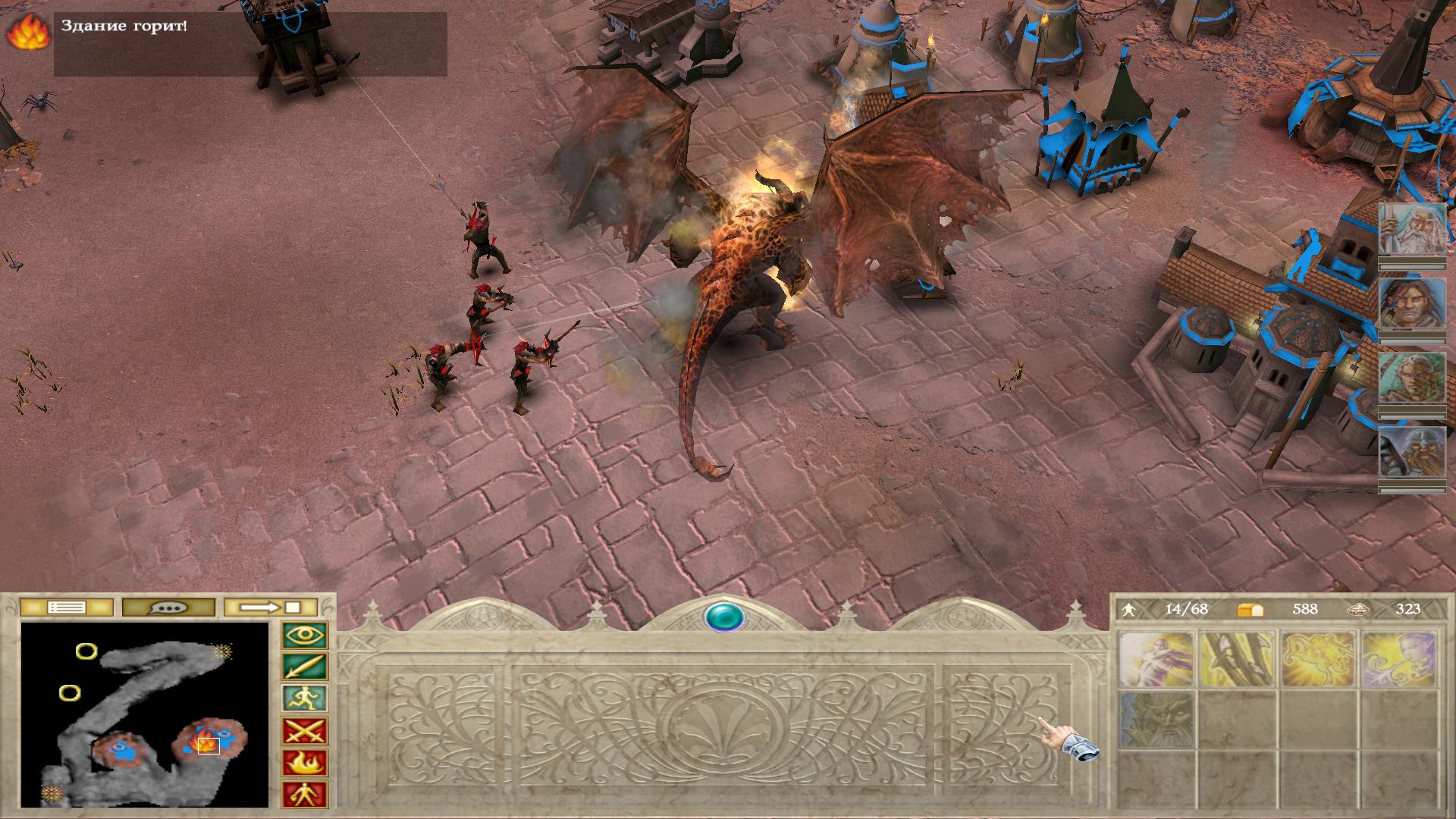Click the red standing figure command icon
This screenshot has width=1456, height=819.
[305, 795]
